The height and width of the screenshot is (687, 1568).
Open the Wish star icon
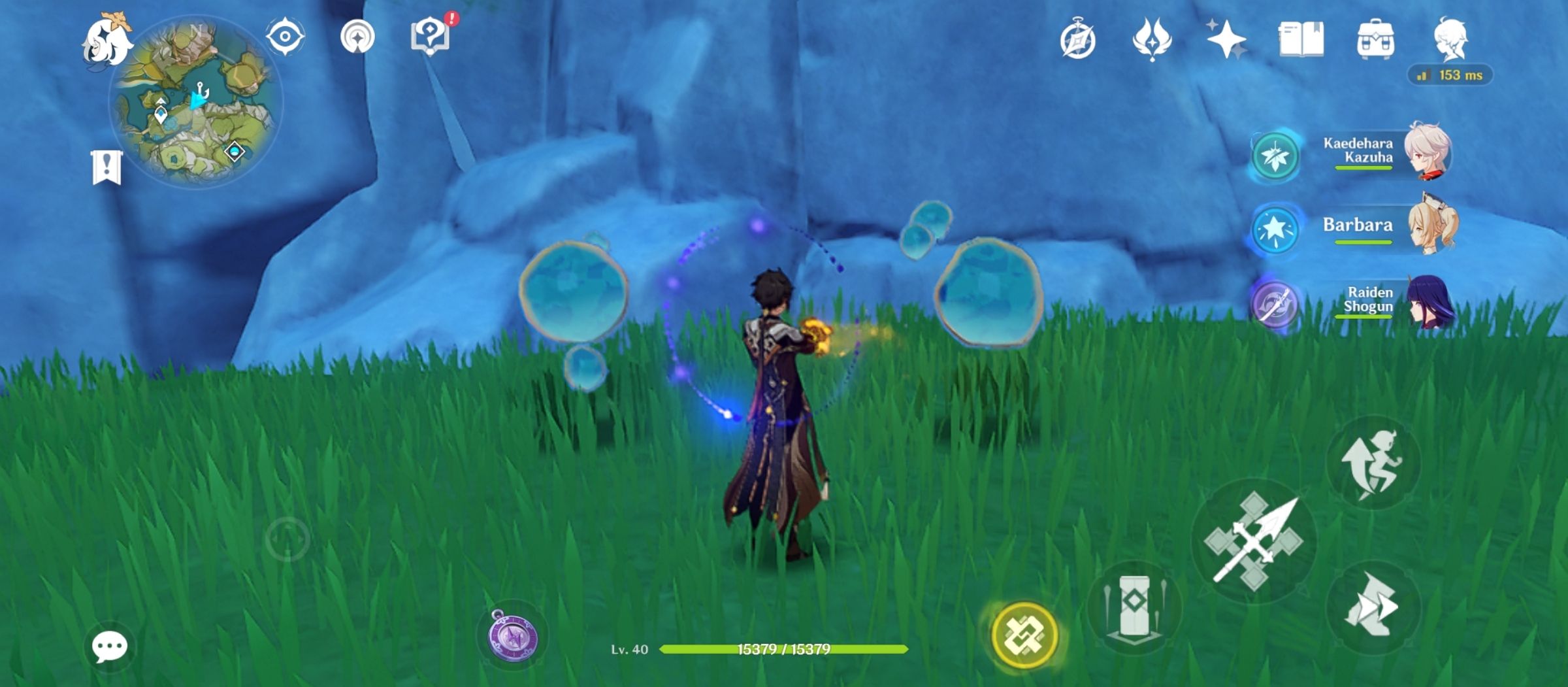click(1226, 38)
